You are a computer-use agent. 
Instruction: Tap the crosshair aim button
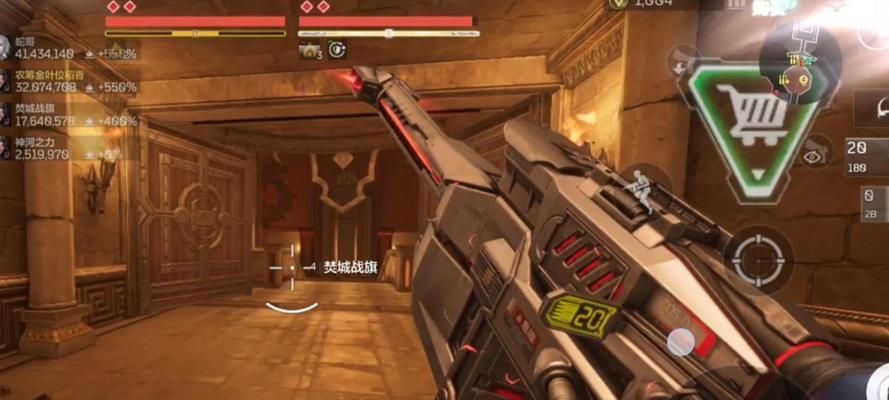coord(759,259)
